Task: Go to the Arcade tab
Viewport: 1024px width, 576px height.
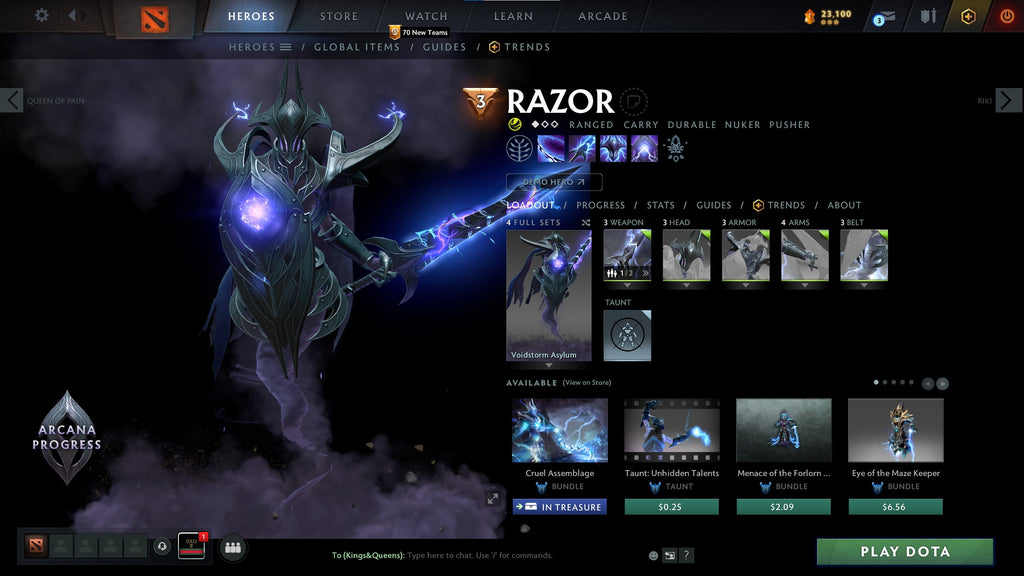Action: 603,16
